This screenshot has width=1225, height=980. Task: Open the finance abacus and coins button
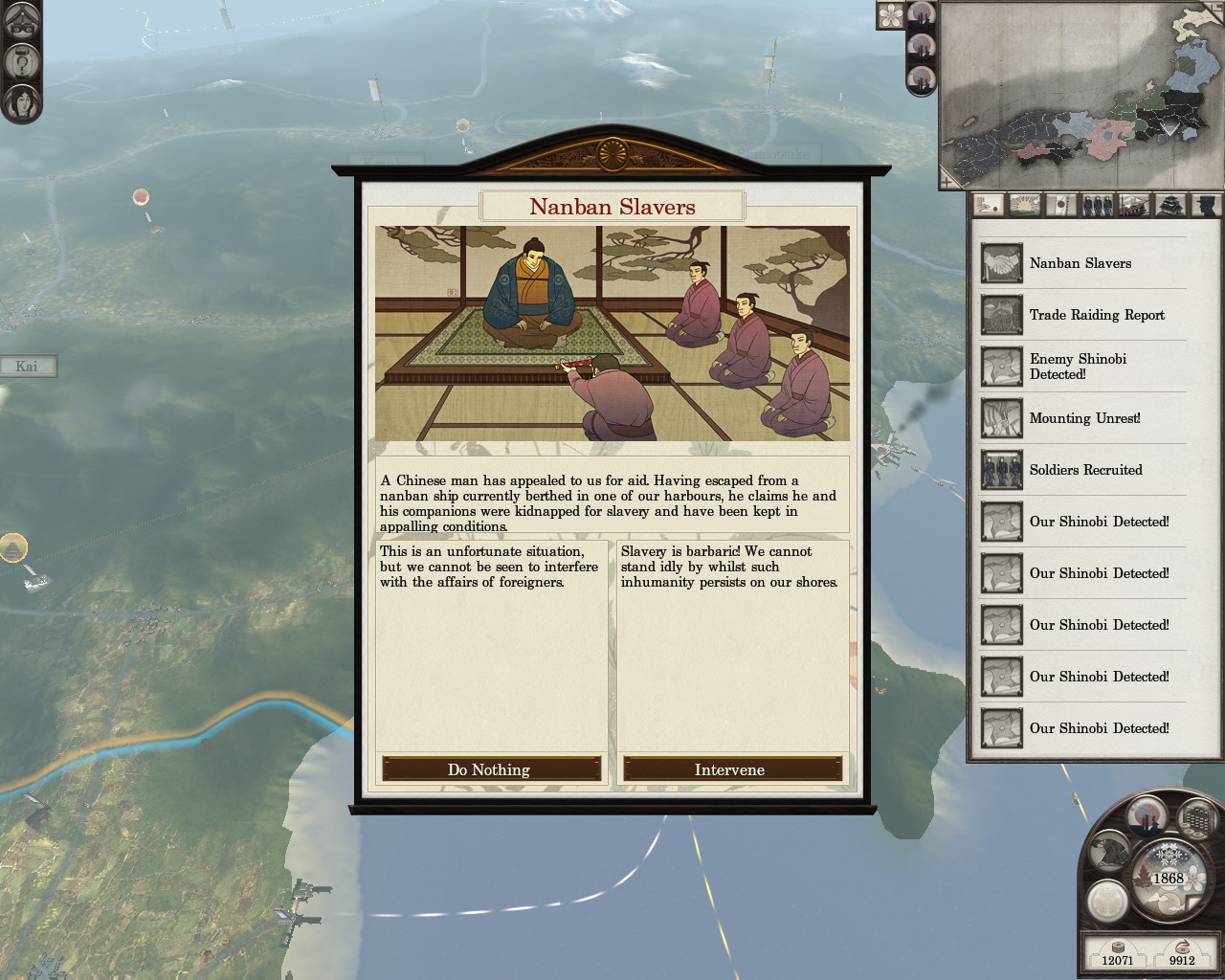click(1197, 819)
